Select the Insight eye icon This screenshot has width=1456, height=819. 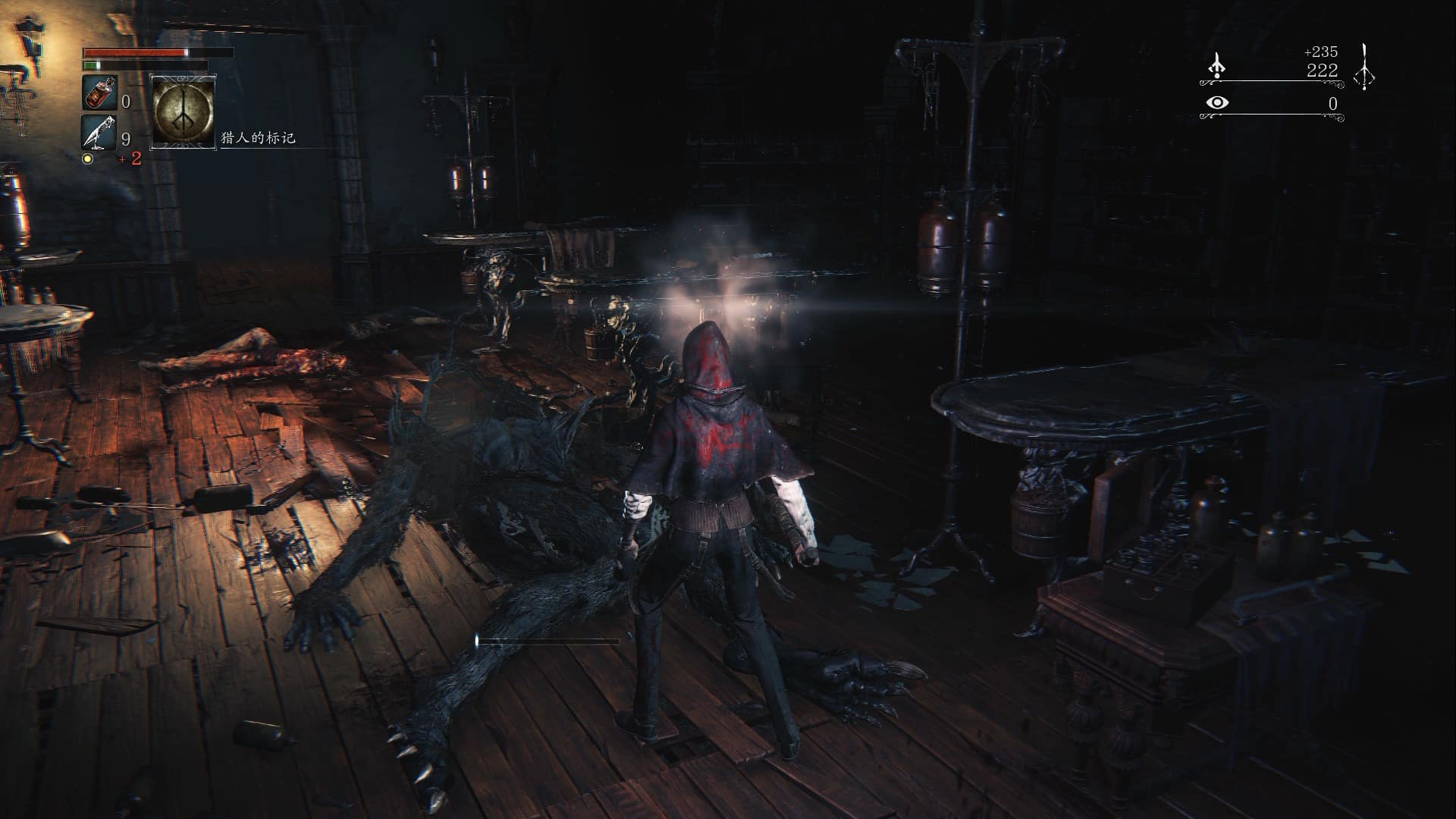click(1216, 101)
